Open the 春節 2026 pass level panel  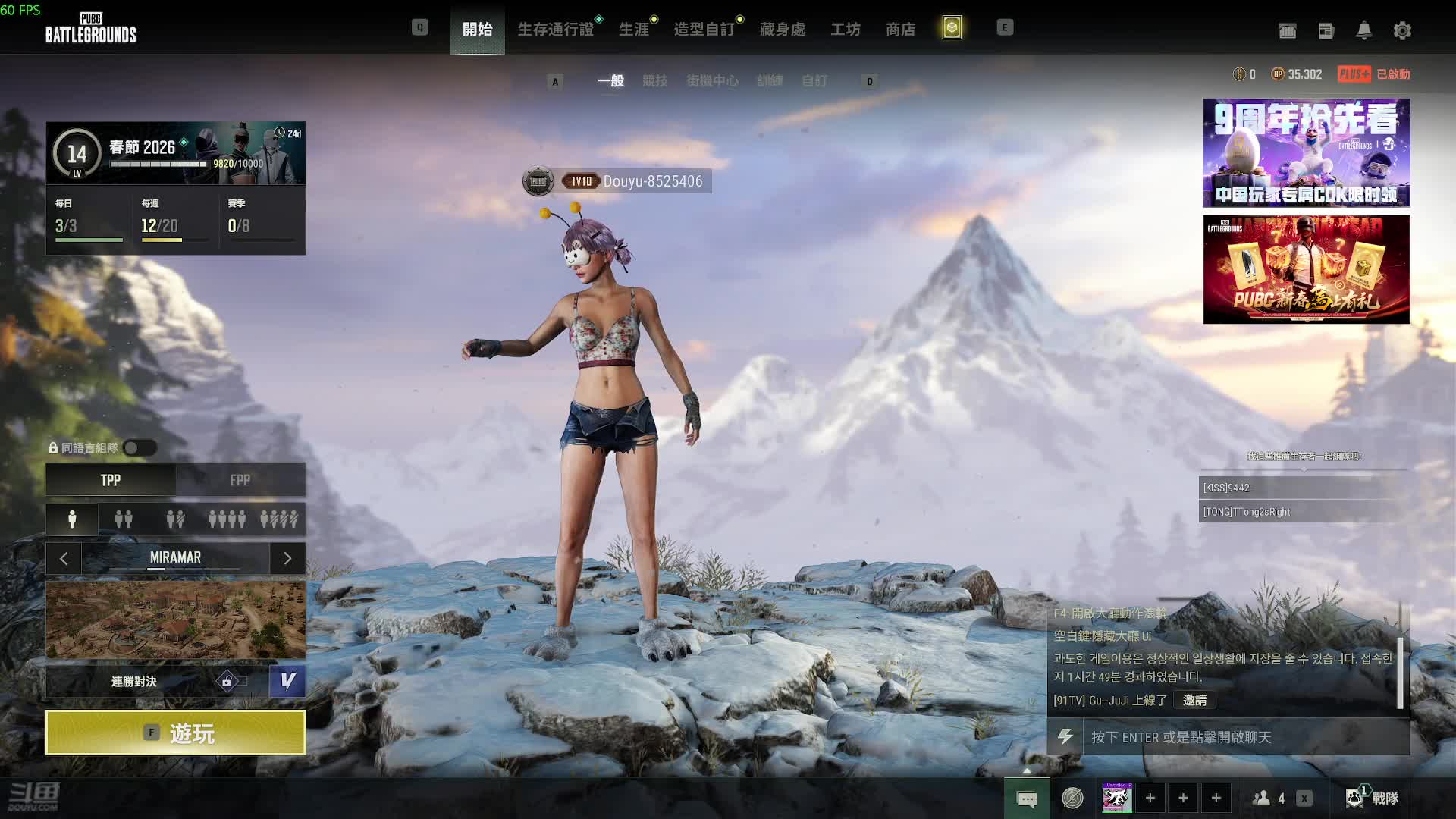click(x=175, y=153)
